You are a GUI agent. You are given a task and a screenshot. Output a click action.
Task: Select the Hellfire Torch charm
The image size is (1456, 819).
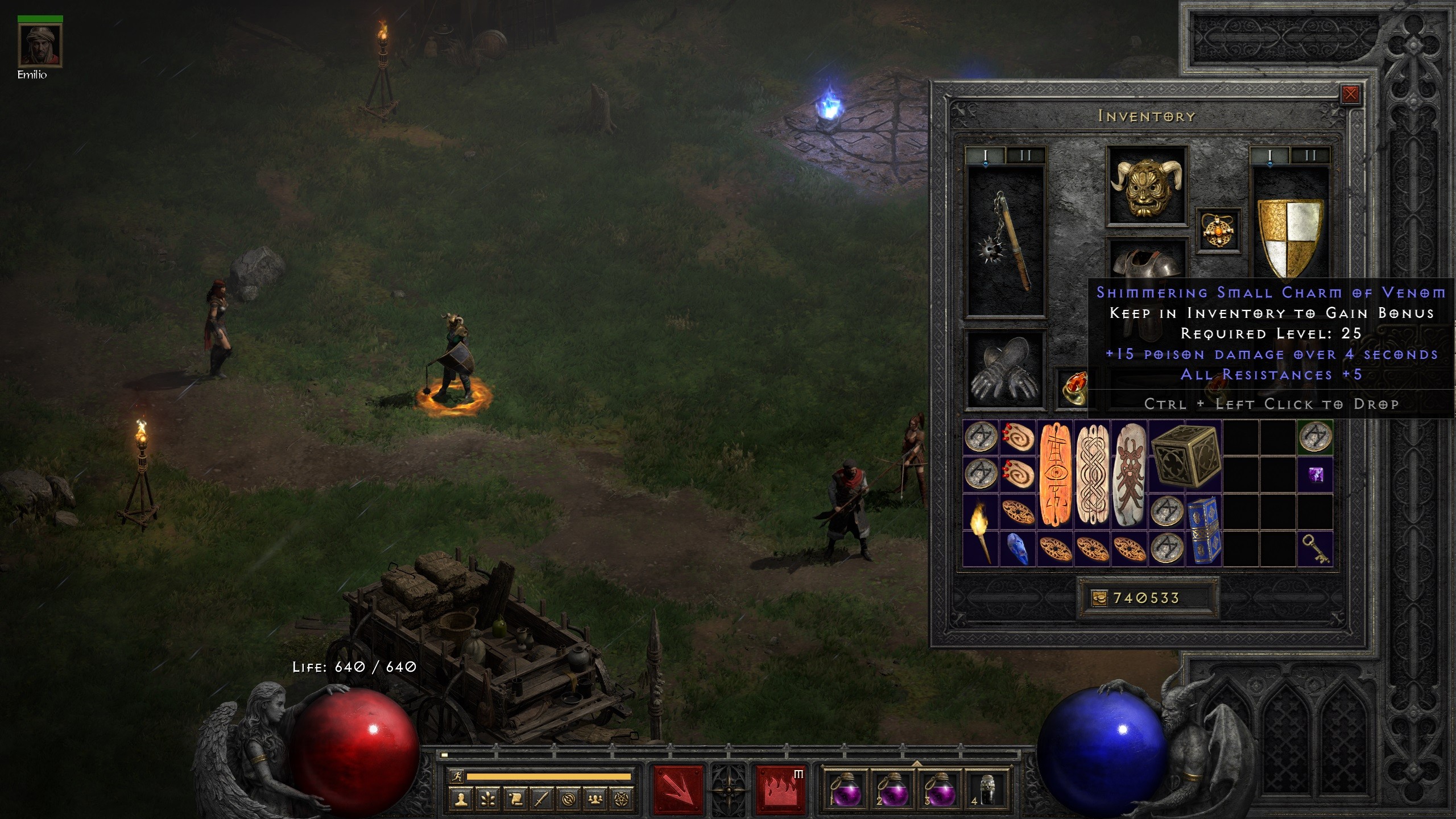pyautogui.click(x=980, y=529)
